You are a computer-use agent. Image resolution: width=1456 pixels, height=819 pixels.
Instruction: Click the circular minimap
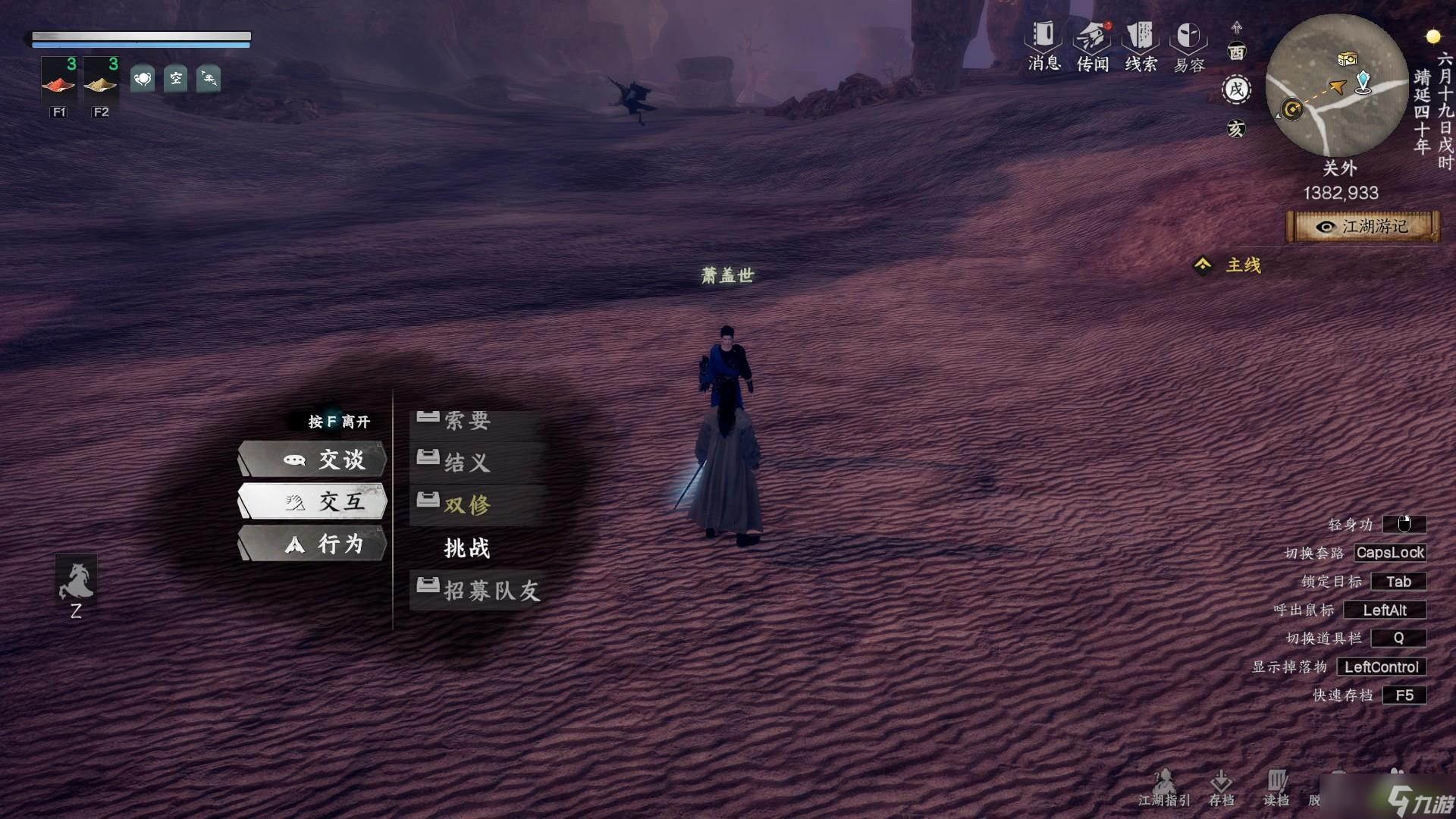[1336, 85]
